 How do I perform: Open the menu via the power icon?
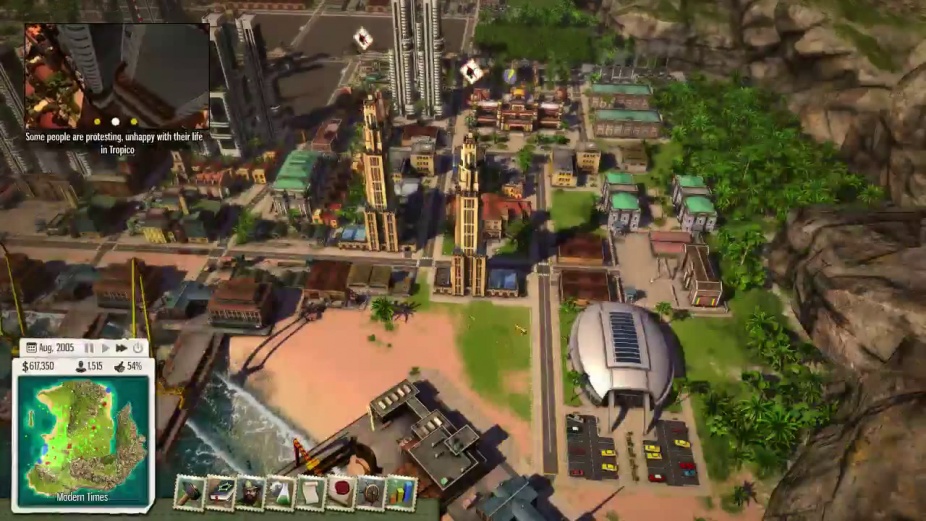pos(137,348)
